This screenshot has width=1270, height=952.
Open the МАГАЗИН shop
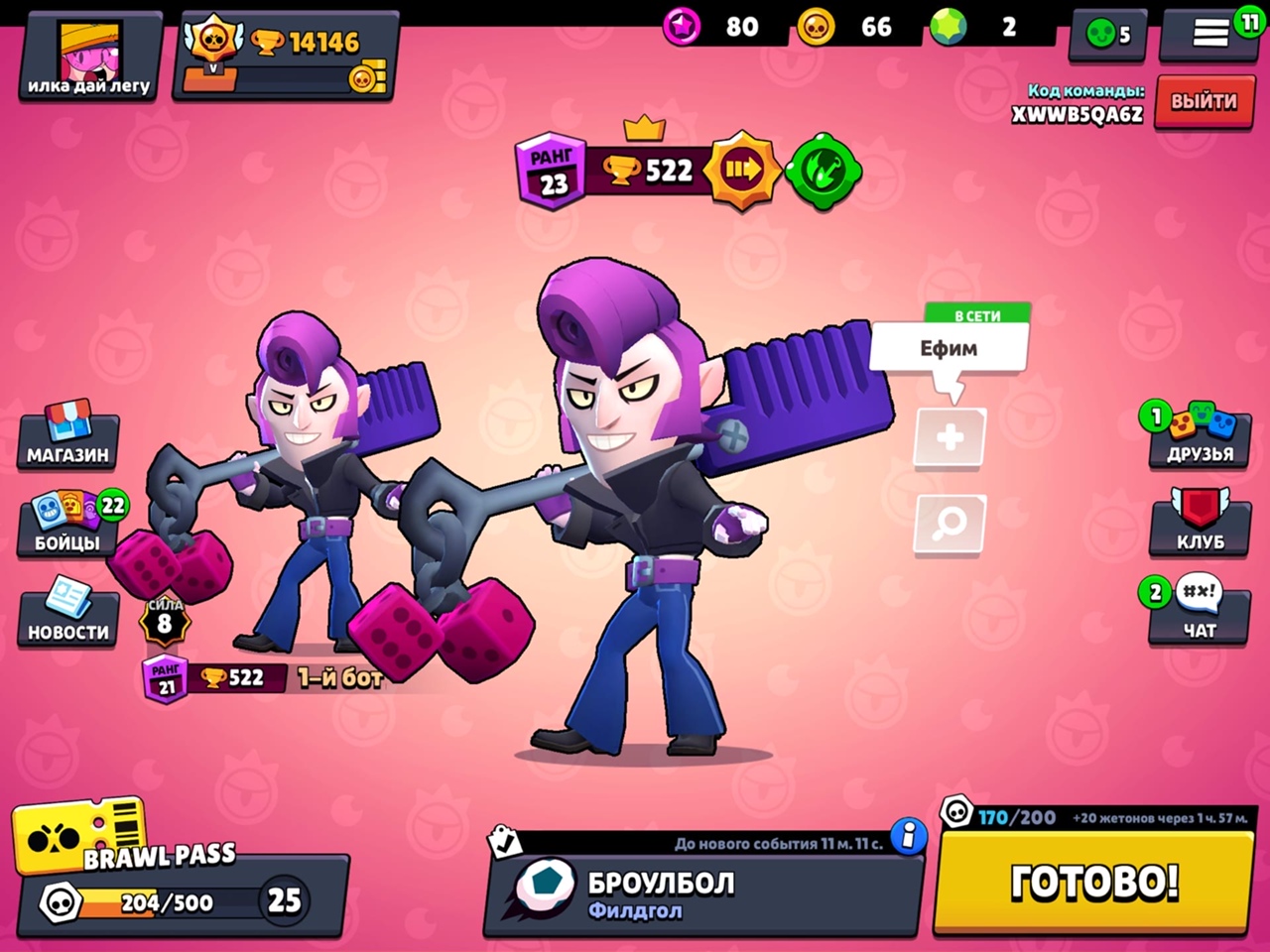(x=68, y=436)
